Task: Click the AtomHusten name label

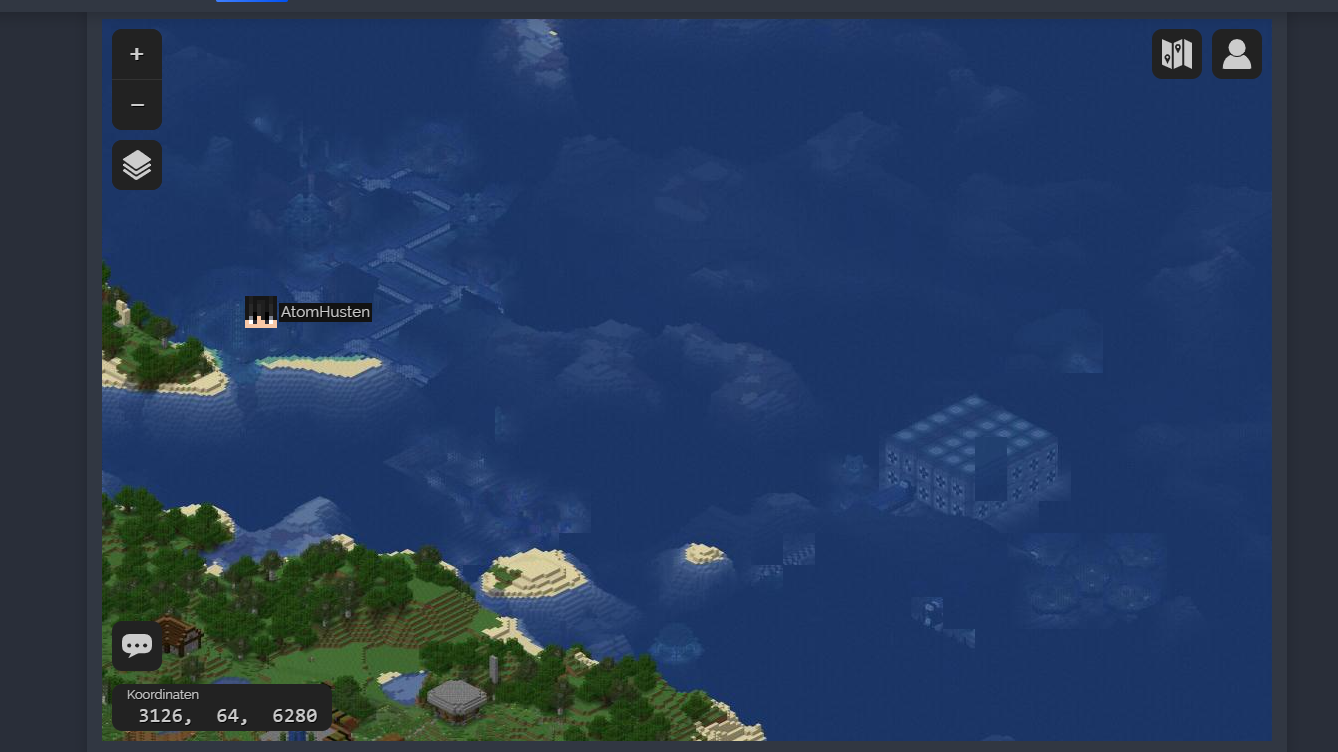Action: click(326, 311)
